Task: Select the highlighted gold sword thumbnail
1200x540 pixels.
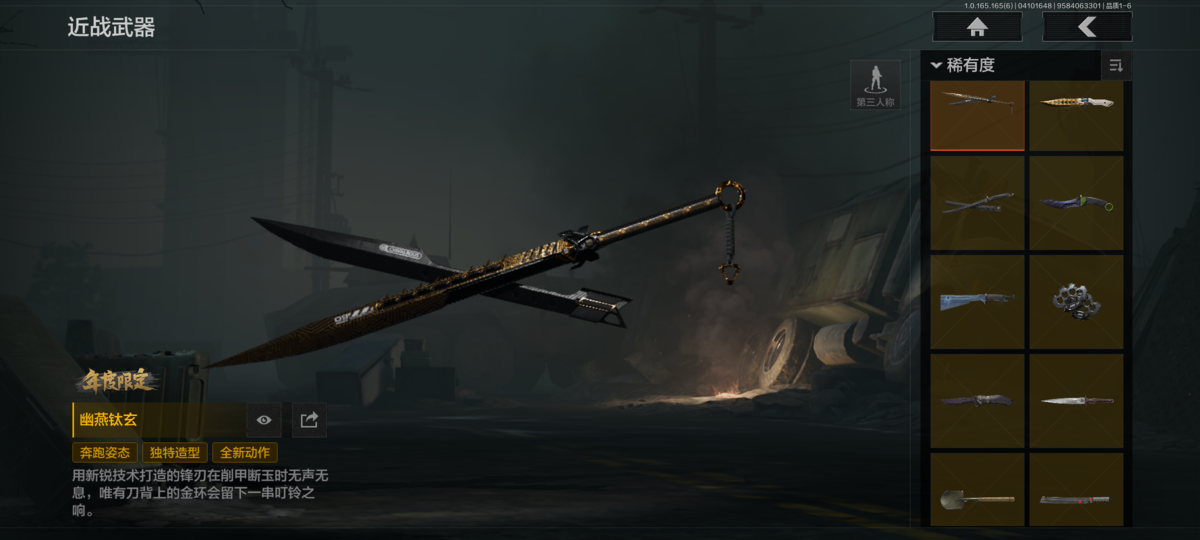Action: (977, 114)
